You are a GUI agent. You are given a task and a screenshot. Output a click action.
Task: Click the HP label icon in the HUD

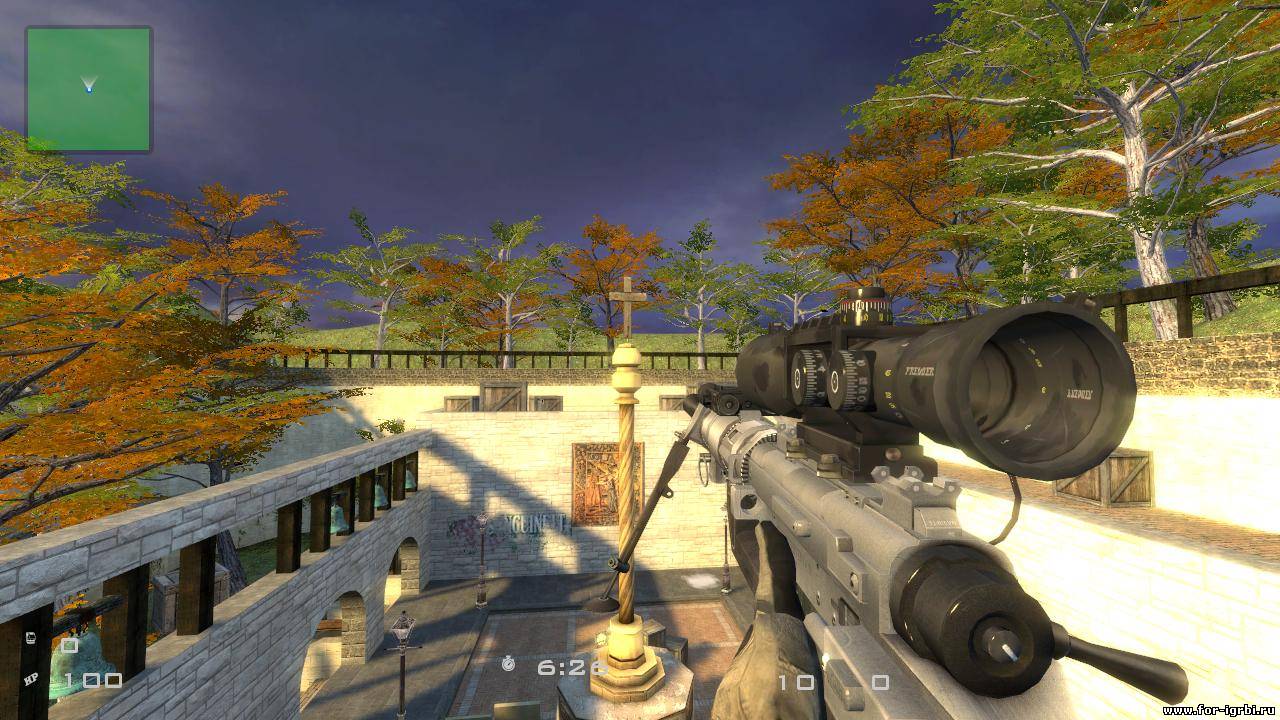[32, 678]
